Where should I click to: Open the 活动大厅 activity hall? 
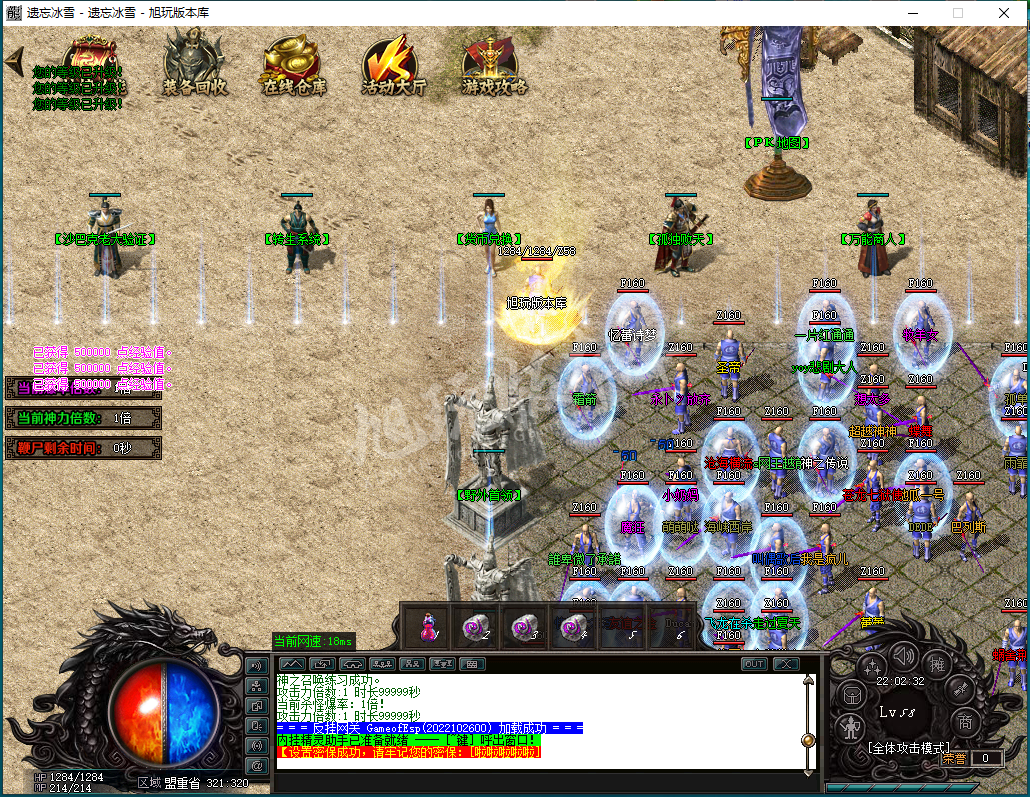(393, 64)
